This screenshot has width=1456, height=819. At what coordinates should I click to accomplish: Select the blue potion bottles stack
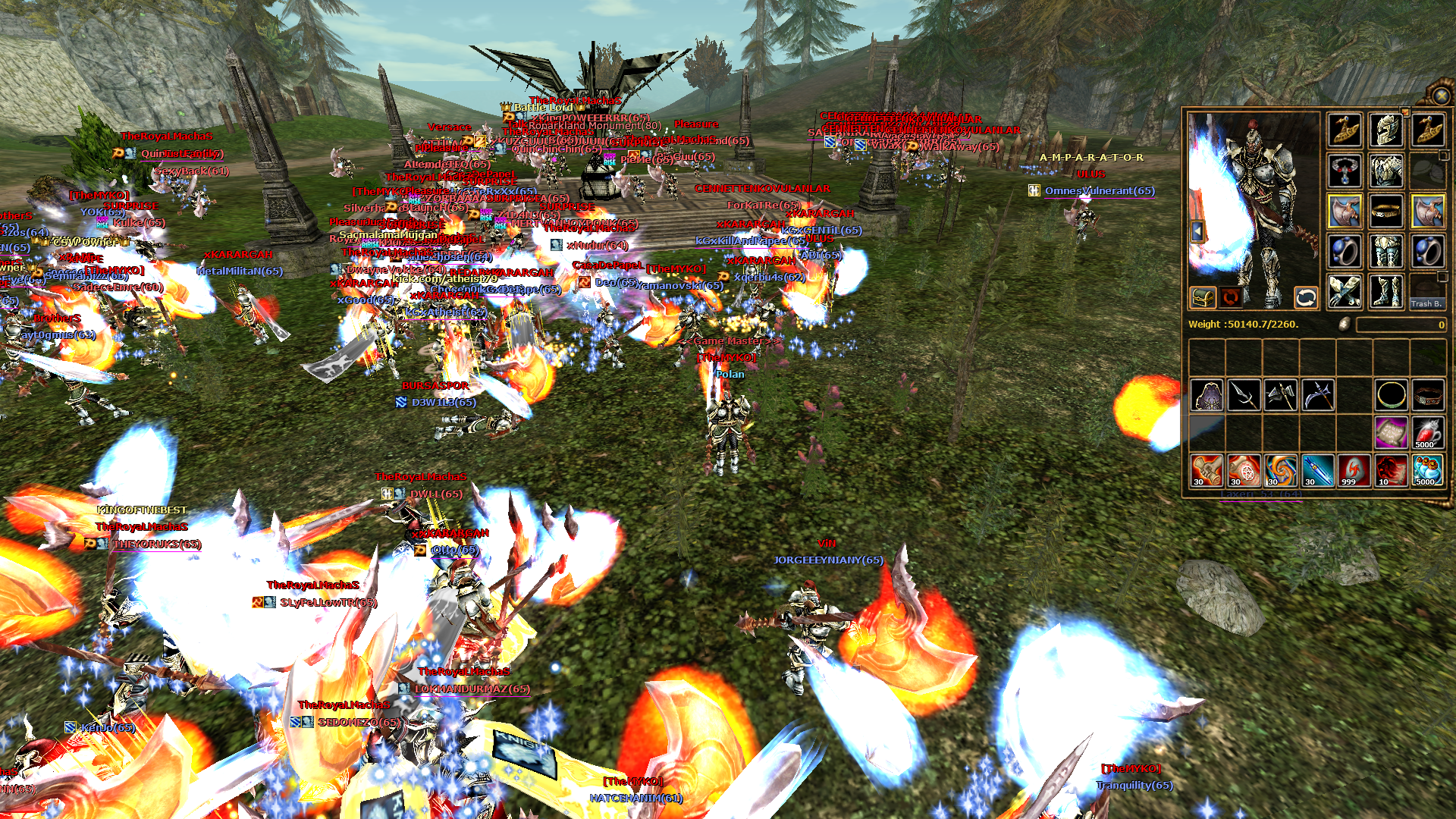click(1428, 470)
